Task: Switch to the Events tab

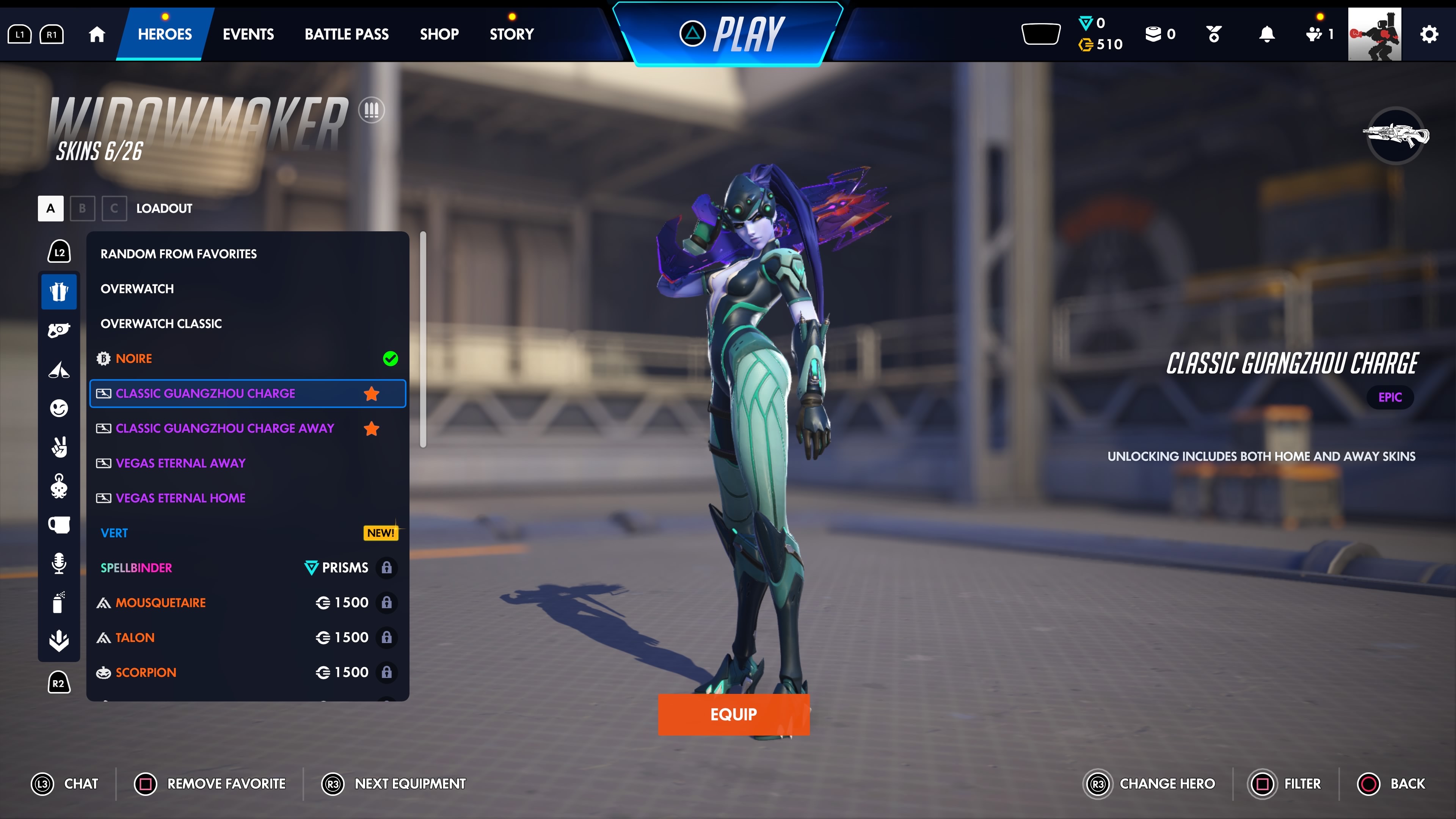Action: (x=248, y=34)
